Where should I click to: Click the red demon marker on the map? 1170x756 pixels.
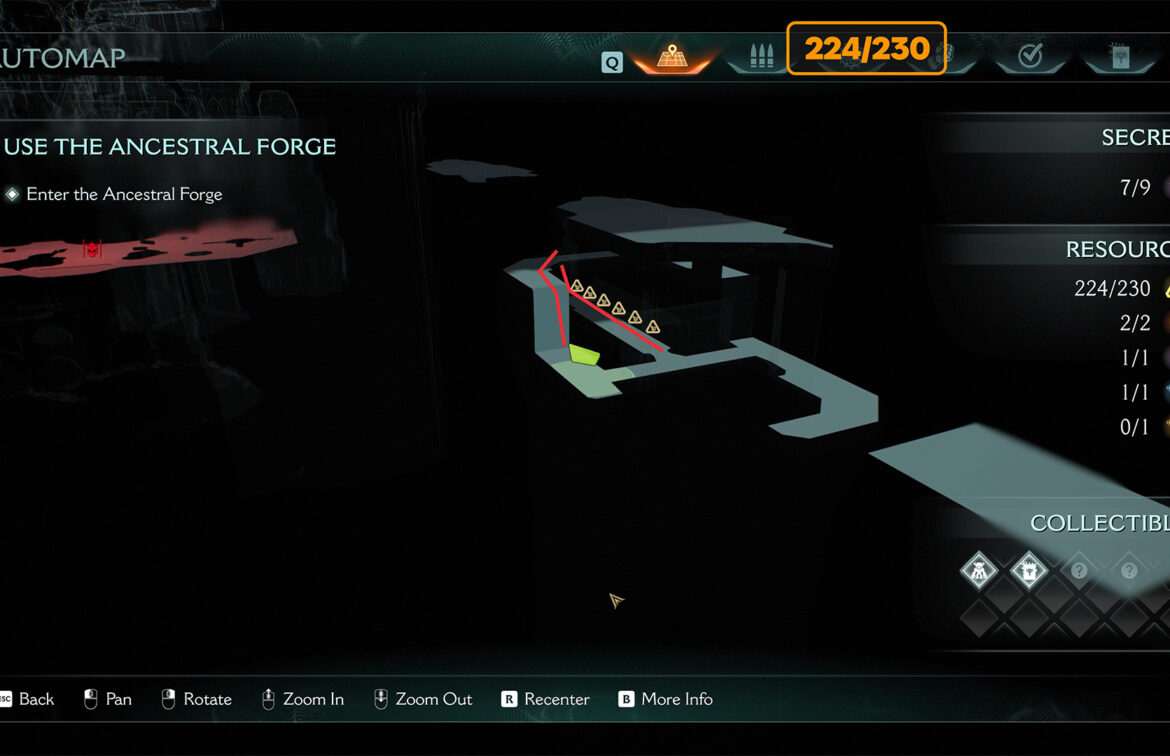93,249
